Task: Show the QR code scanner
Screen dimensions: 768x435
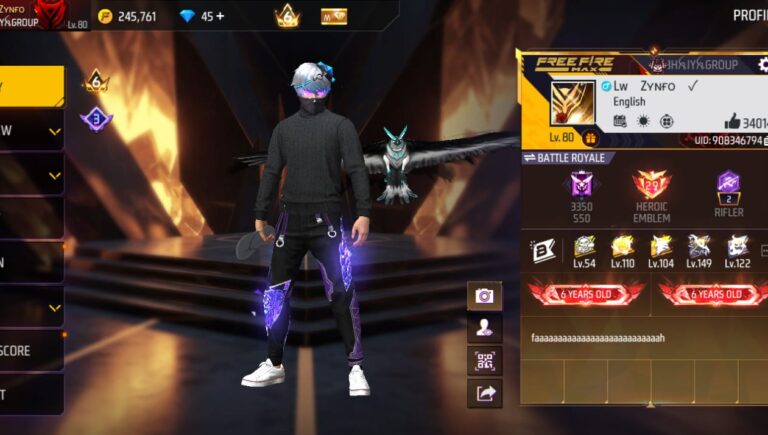Action: point(484,361)
